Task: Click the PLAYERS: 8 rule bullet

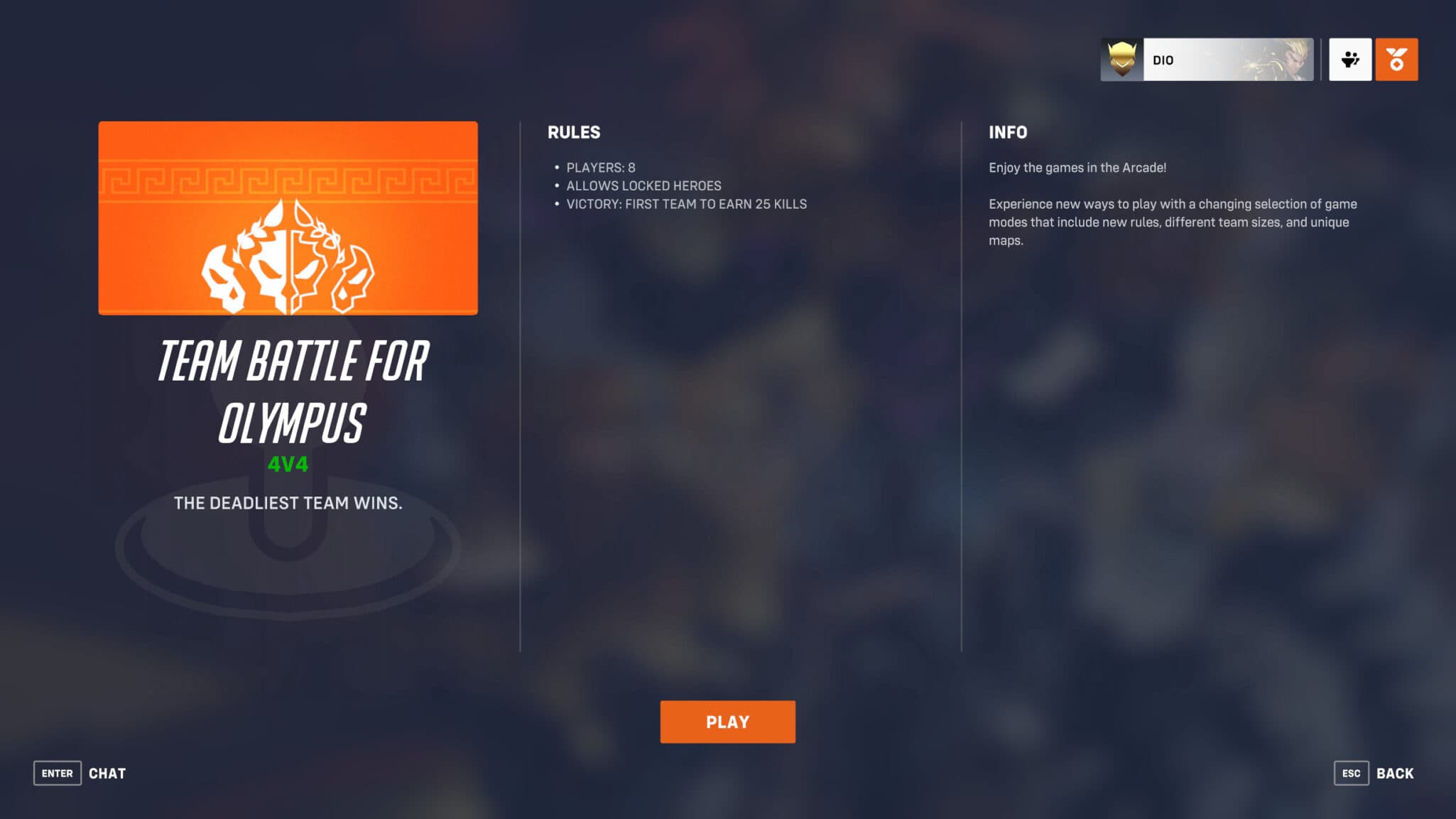Action: click(600, 167)
